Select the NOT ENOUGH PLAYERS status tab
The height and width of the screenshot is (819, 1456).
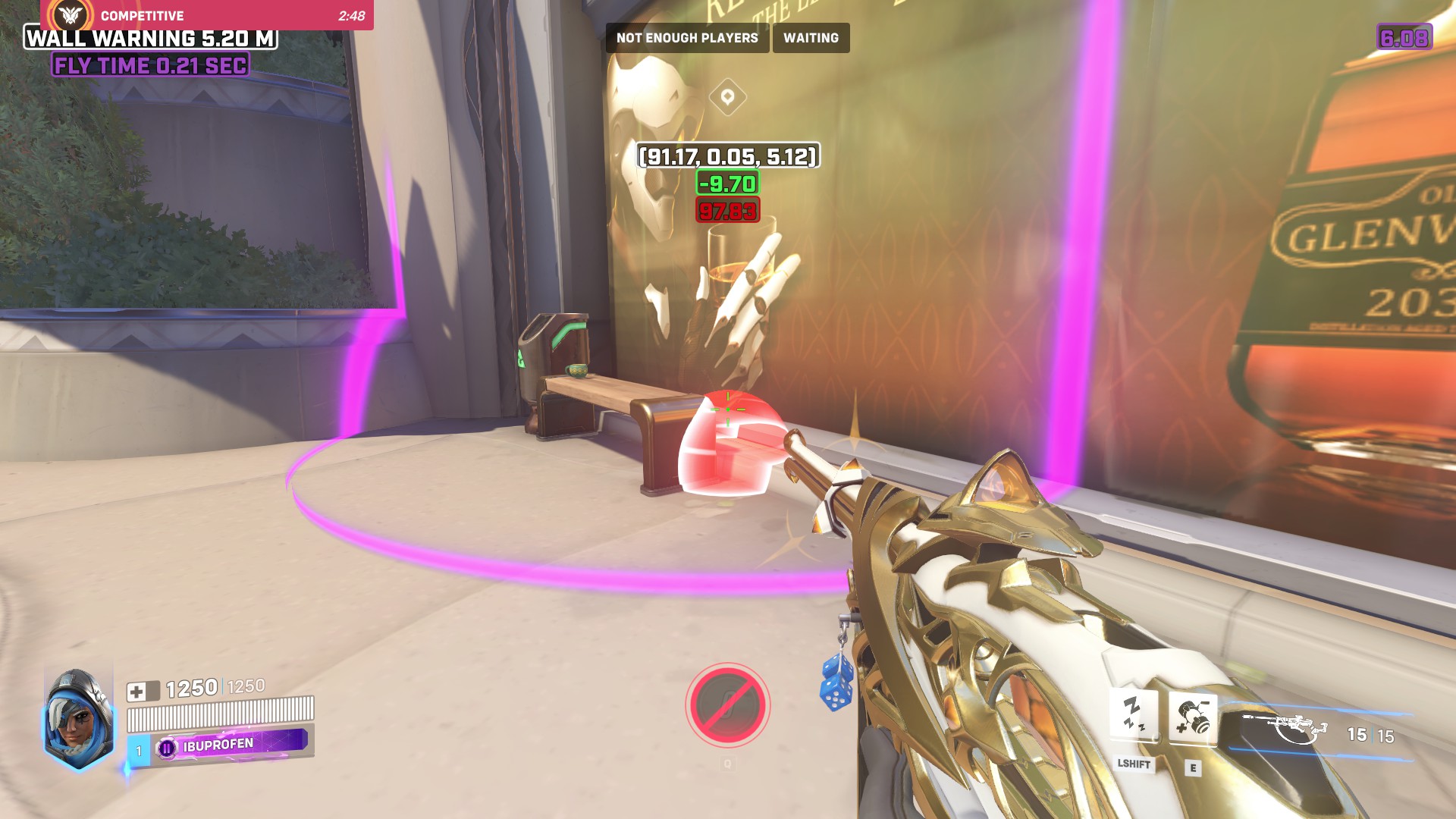pos(686,37)
